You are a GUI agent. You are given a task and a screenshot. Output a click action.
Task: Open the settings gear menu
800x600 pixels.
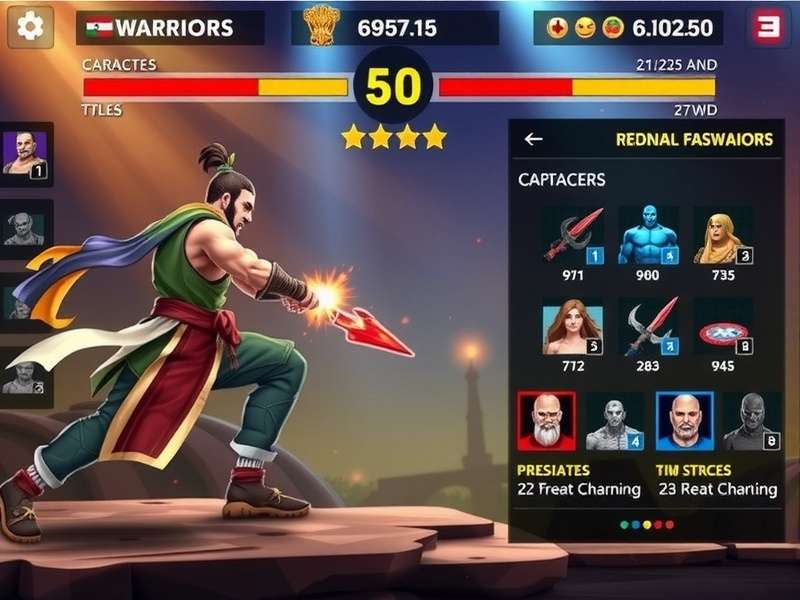[x=30, y=27]
